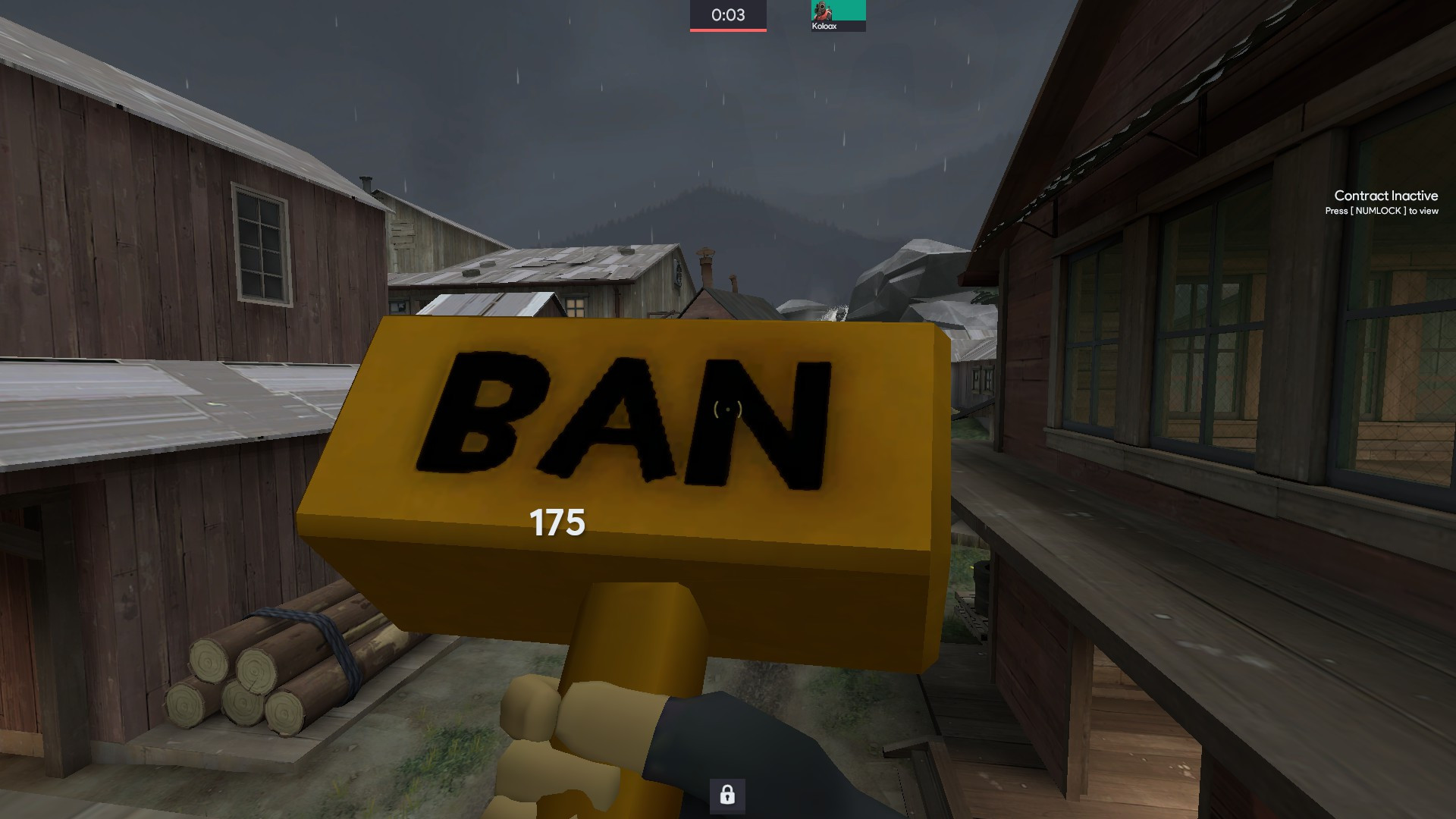Image resolution: width=1456 pixels, height=819 pixels.
Task: Click the crosshair dot in screen center
Action: [728, 409]
